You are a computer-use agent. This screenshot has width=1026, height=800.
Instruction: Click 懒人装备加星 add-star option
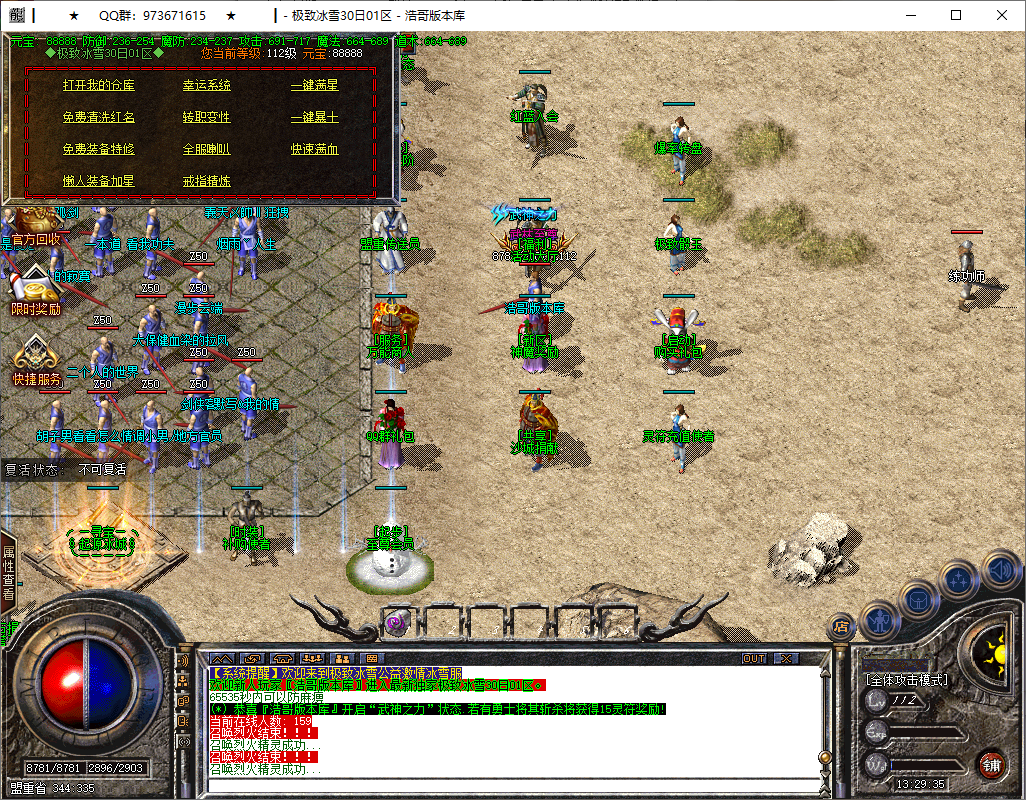pos(98,182)
